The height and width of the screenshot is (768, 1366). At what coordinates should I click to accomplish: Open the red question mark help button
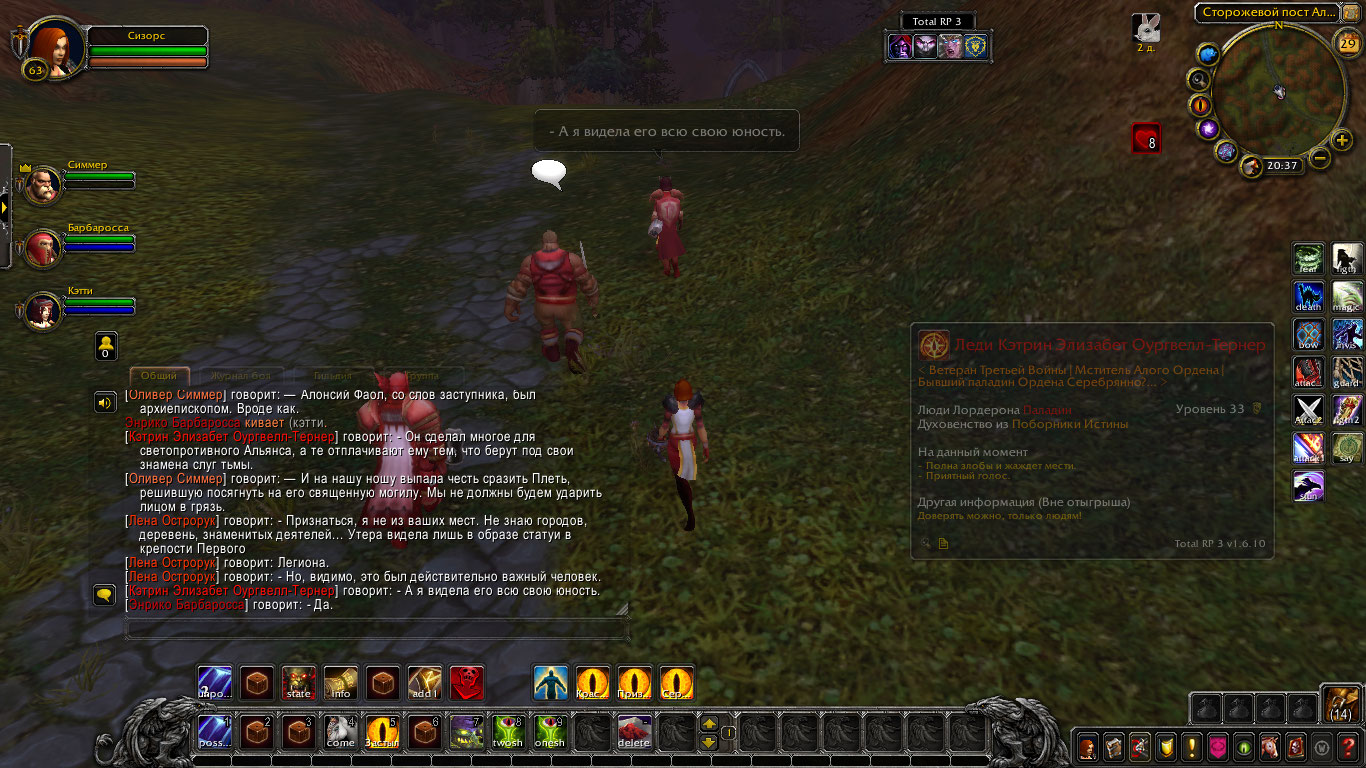pos(1348,747)
